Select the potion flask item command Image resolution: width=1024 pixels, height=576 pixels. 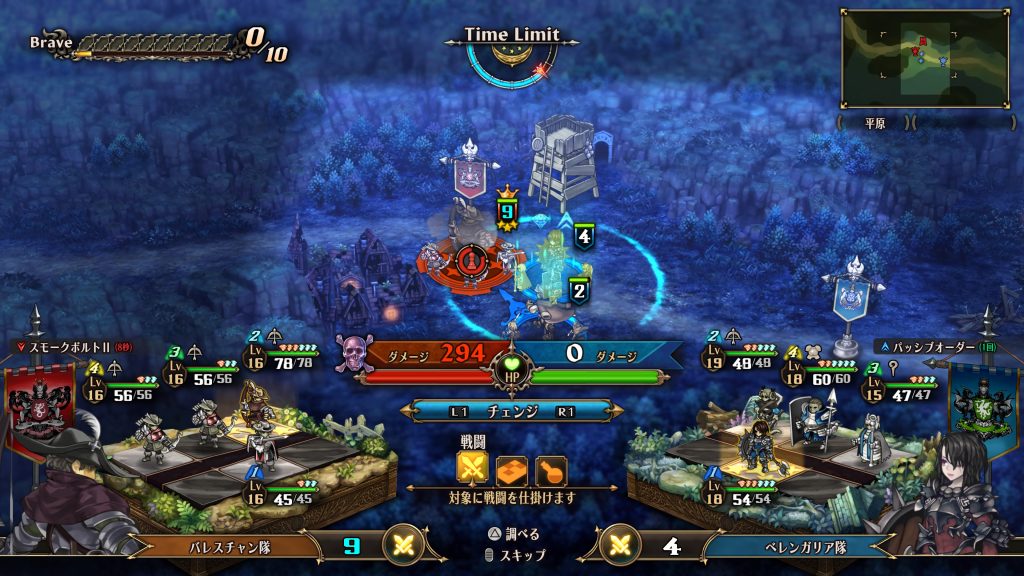(x=551, y=470)
